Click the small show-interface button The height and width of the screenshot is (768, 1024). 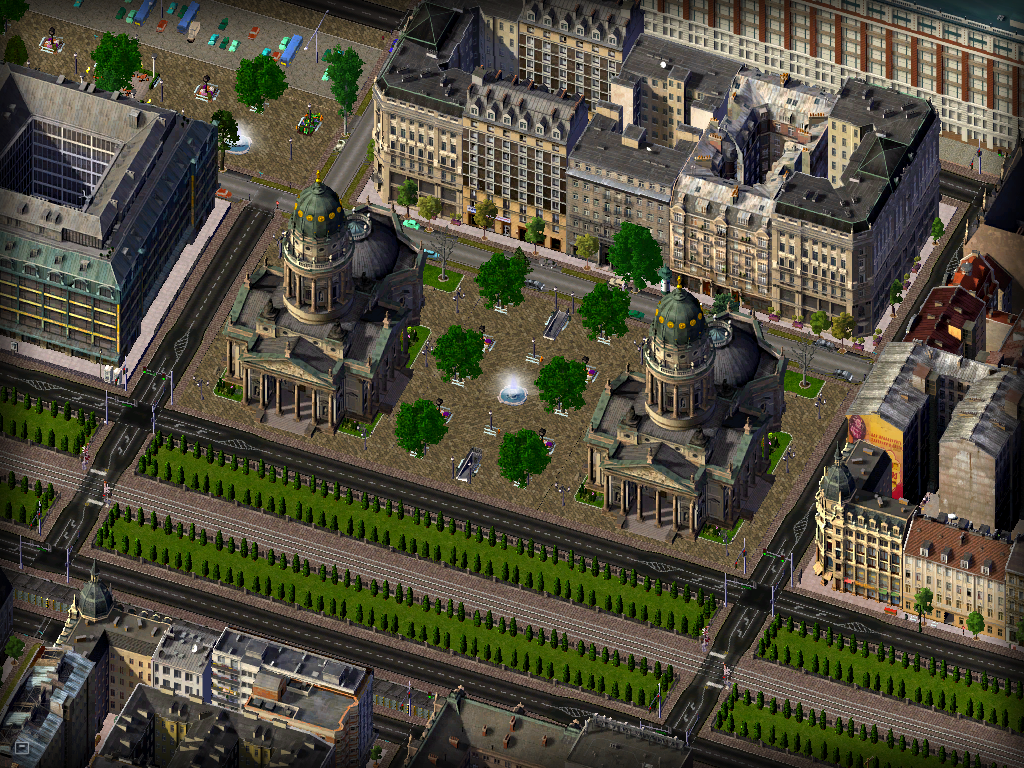[21, 746]
